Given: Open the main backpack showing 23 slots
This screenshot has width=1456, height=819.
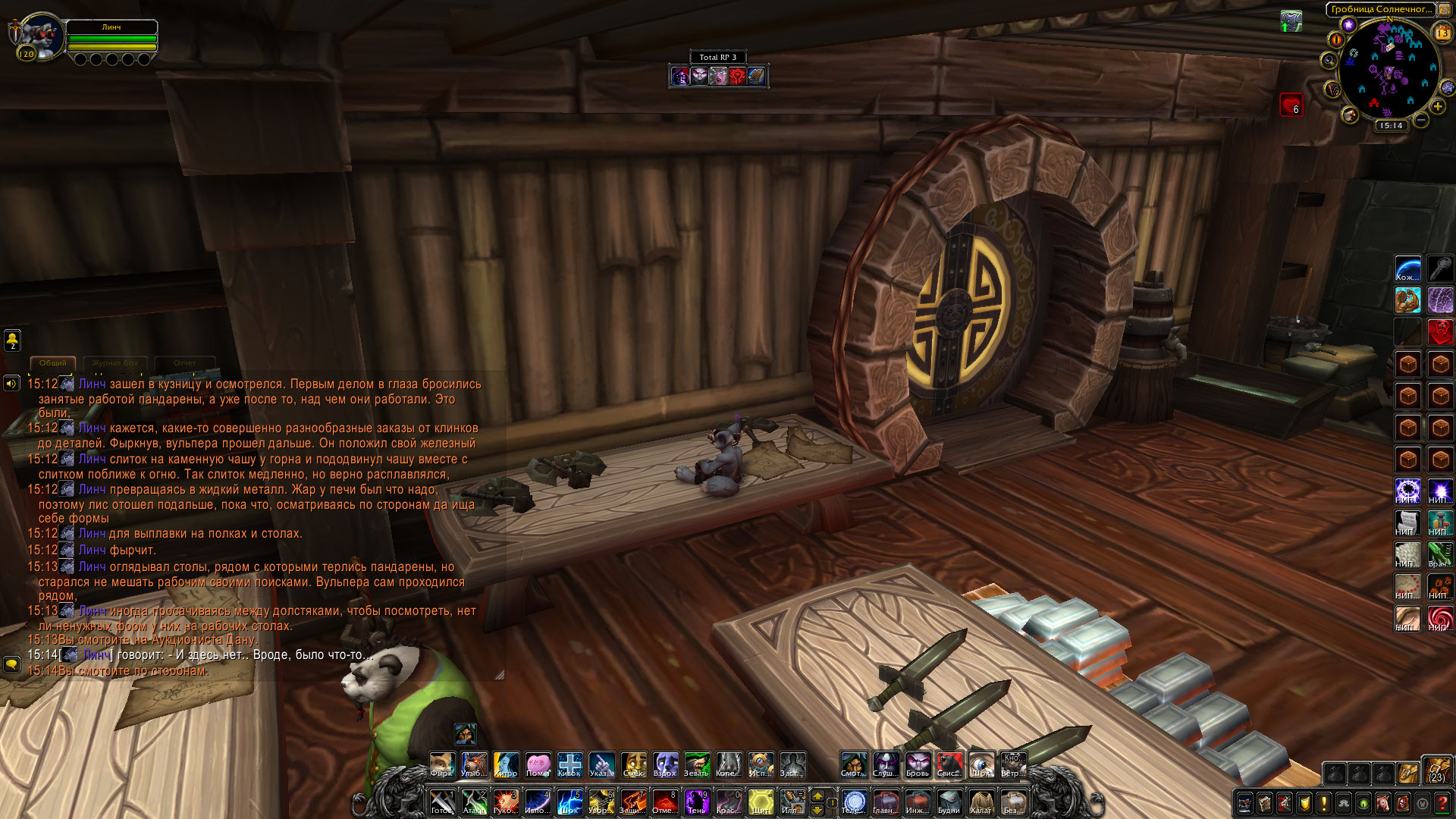Looking at the screenshot, I should click(1436, 769).
